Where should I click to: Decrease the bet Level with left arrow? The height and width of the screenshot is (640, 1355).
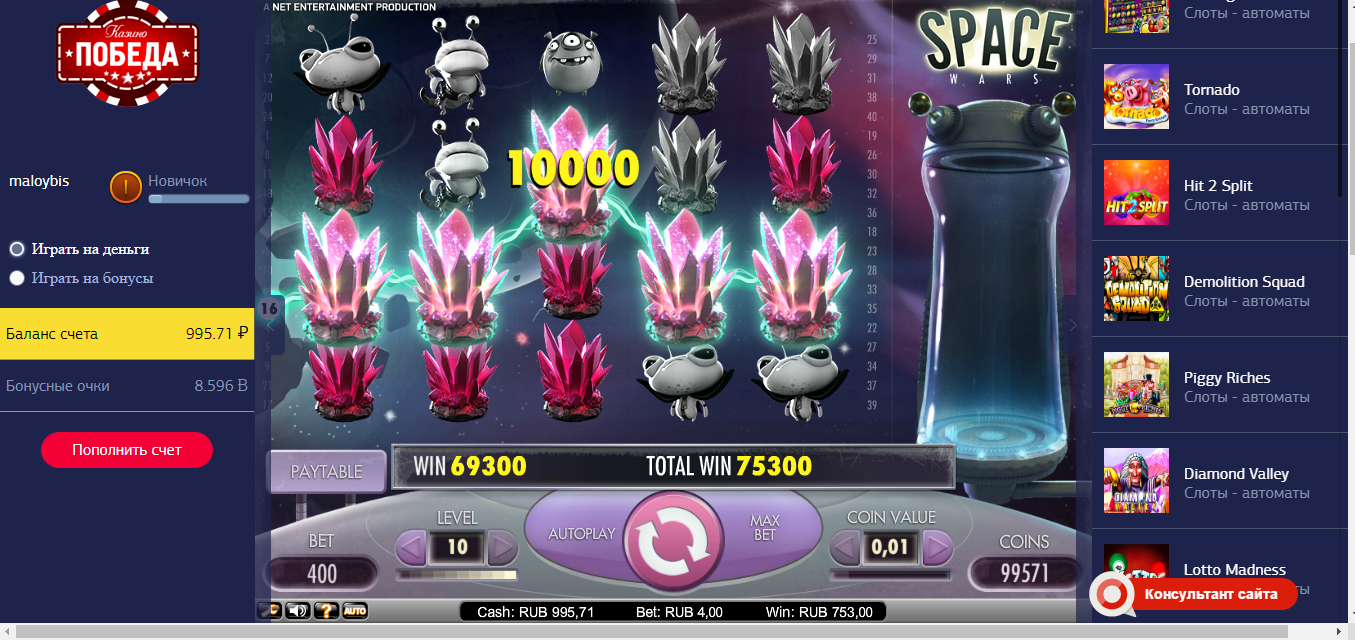pyautogui.click(x=412, y=548)
